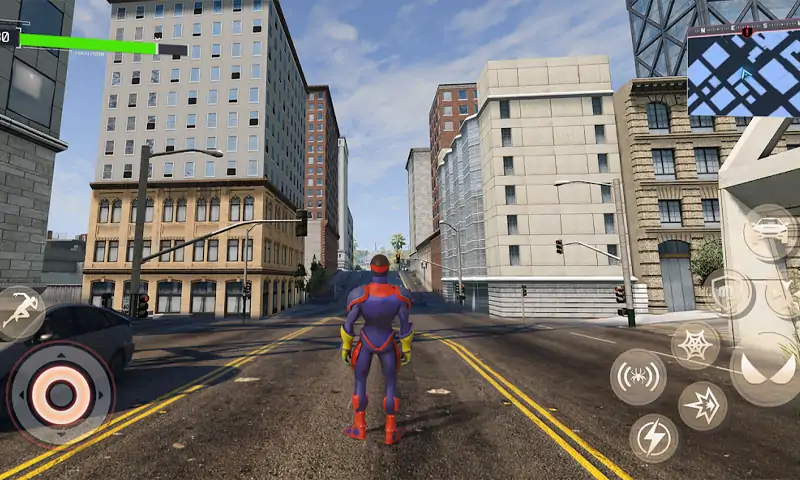The height and width of the screenshot is (480, 800).
Task: Activate the shield fist ability
Action: pos(727,293)
